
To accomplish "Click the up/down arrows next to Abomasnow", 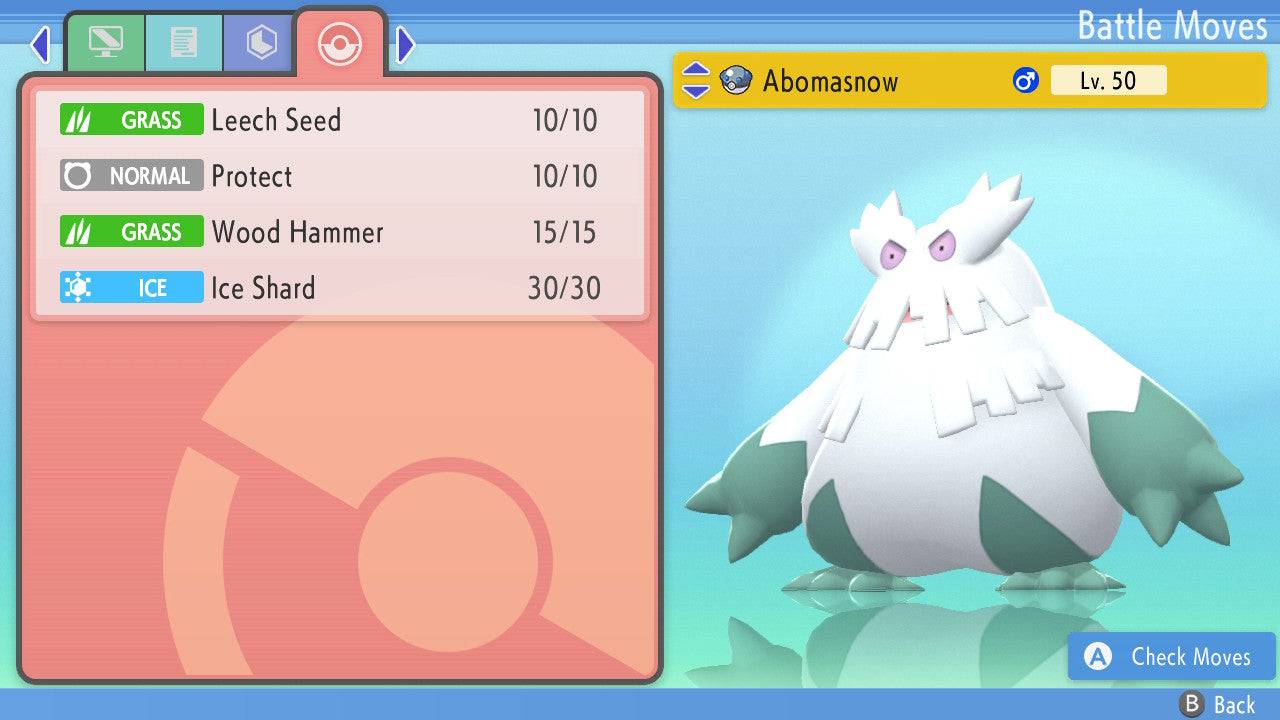I will 695,81.
